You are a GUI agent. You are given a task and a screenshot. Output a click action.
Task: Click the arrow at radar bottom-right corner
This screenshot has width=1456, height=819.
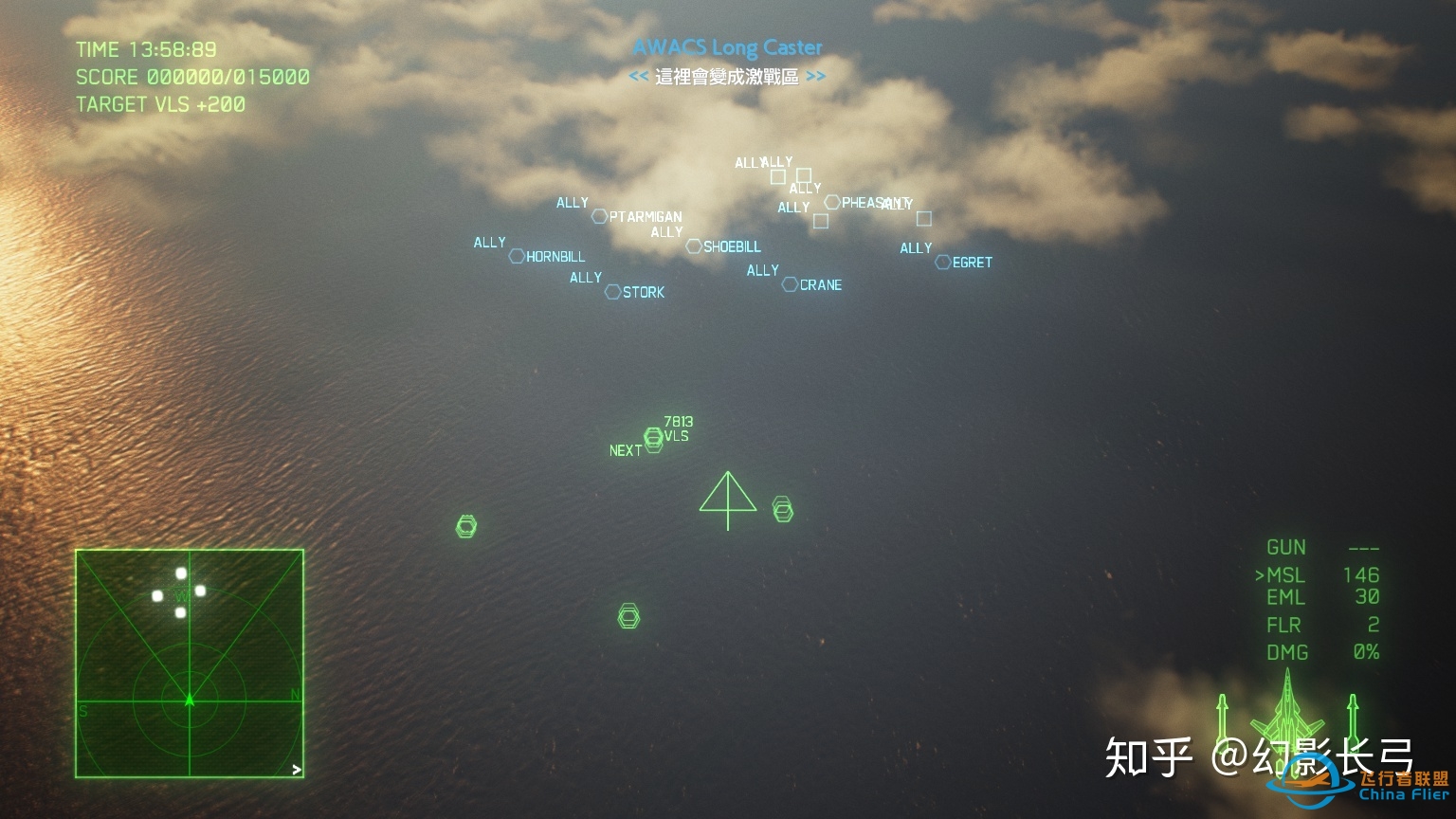(x=296, y=768)
